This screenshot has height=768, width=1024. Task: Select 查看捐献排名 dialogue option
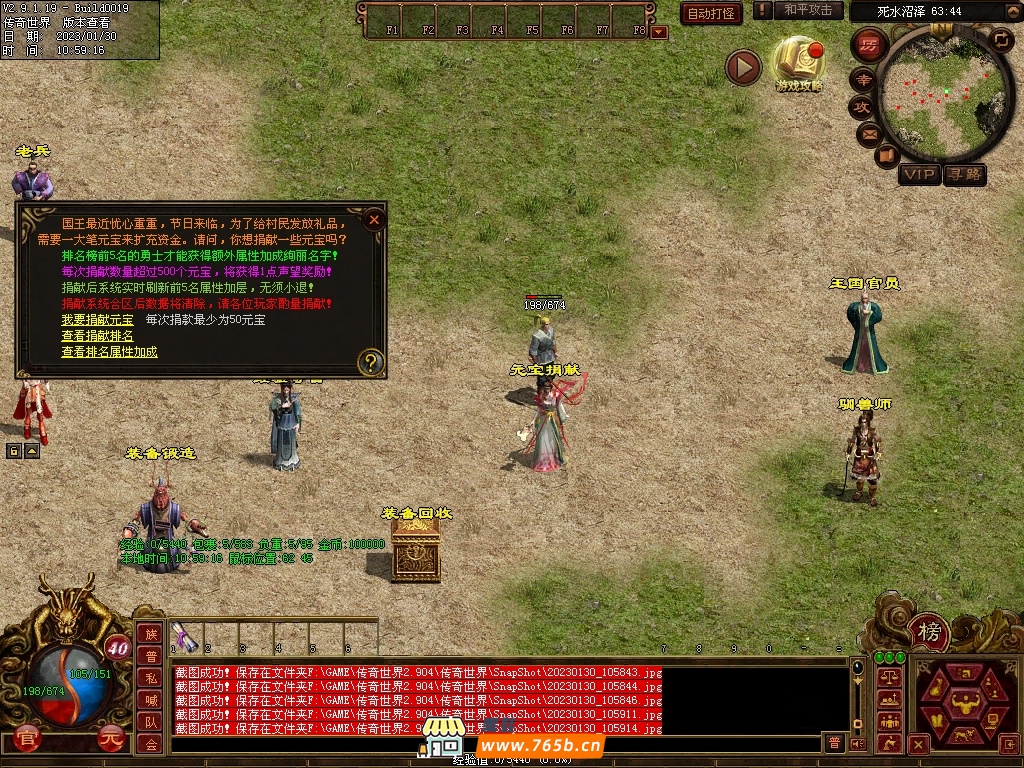point(97,336)
